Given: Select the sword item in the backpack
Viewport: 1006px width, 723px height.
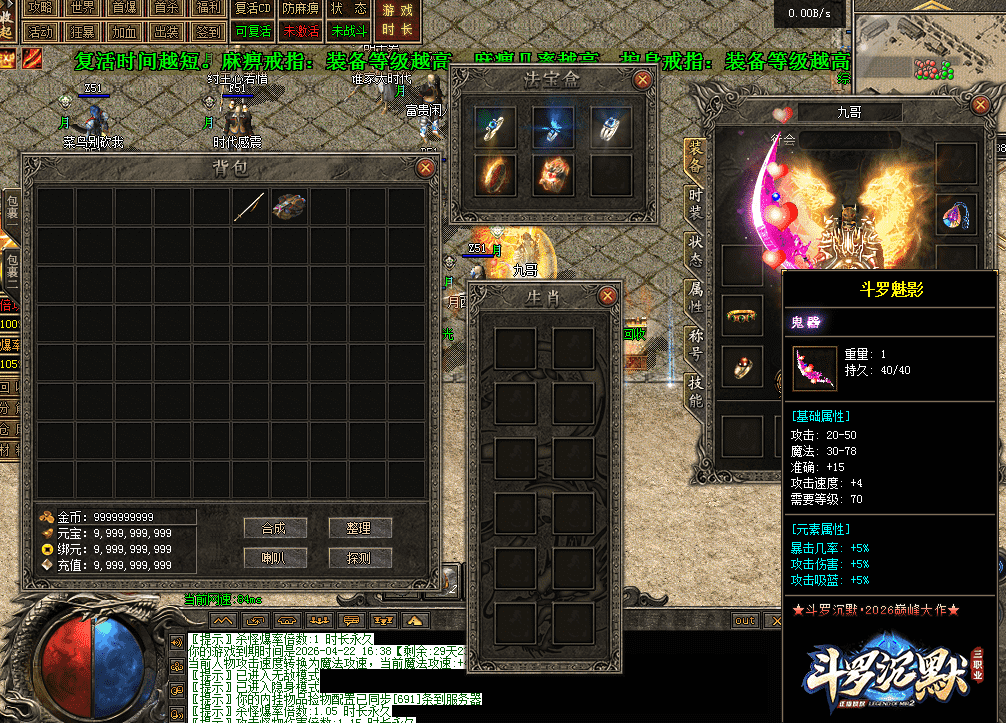Looking at the screenshot, I should pos(250,206).
